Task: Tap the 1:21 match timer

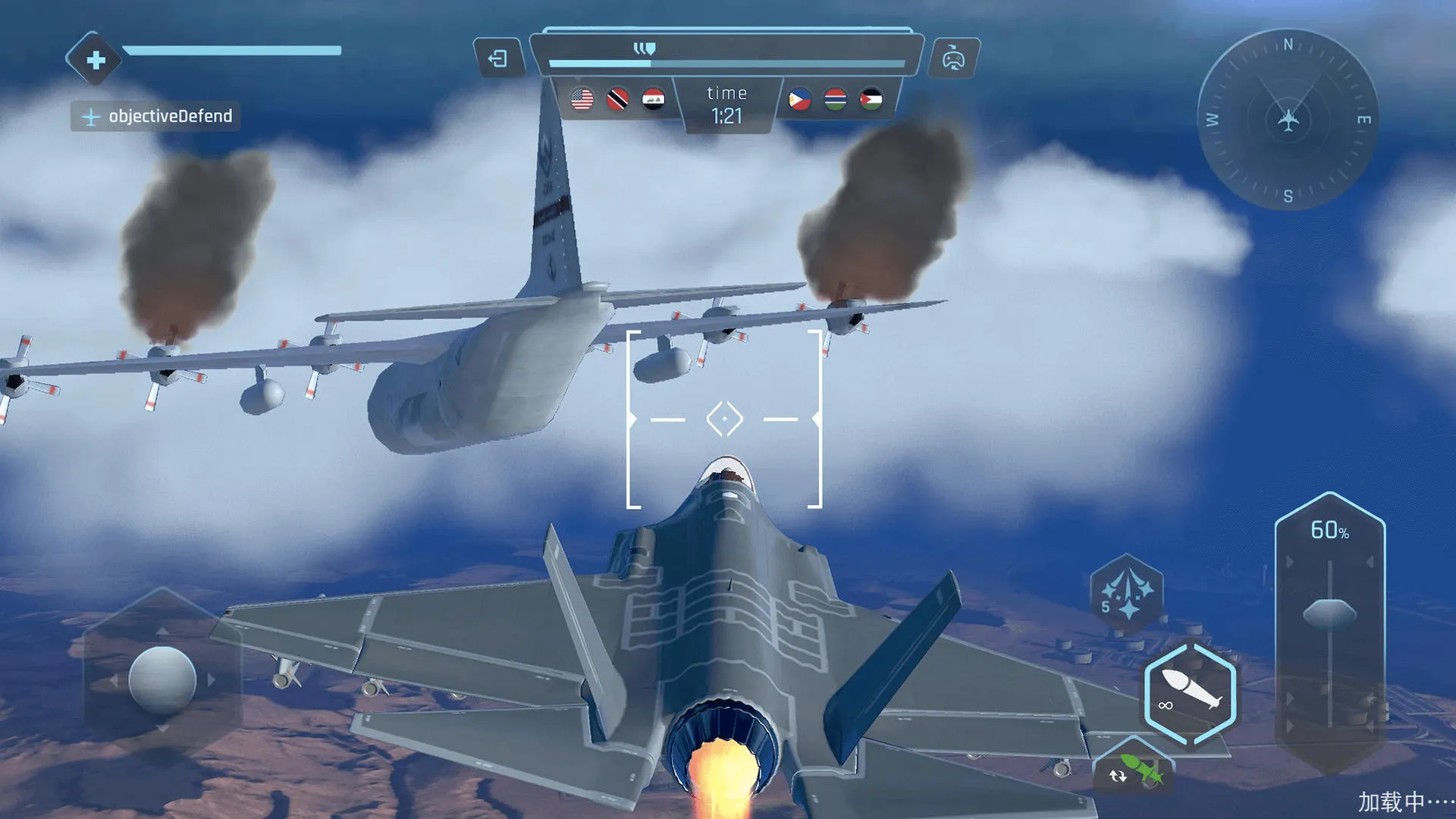Action: [726, 117]
